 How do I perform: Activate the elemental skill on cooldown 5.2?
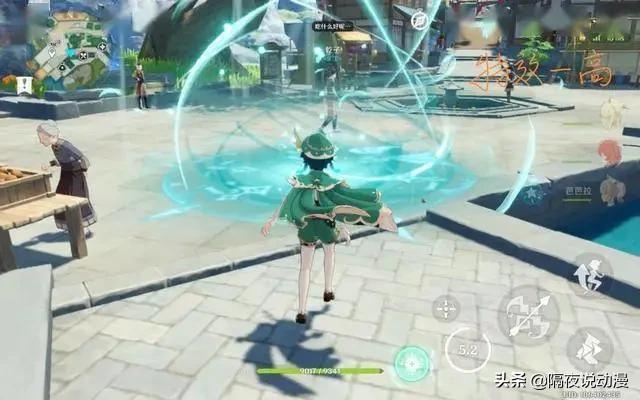tap(467, 349)
